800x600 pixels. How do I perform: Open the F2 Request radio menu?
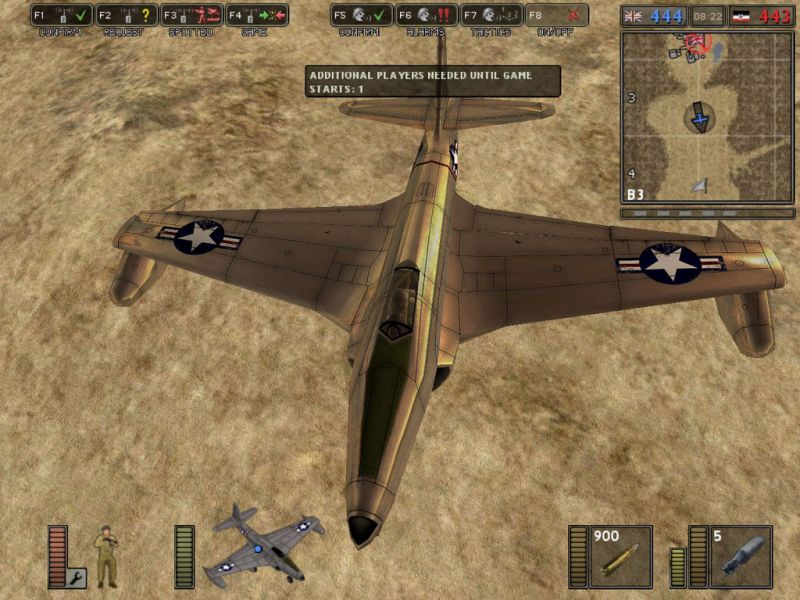pyautogui.click(x=127, y=15)
